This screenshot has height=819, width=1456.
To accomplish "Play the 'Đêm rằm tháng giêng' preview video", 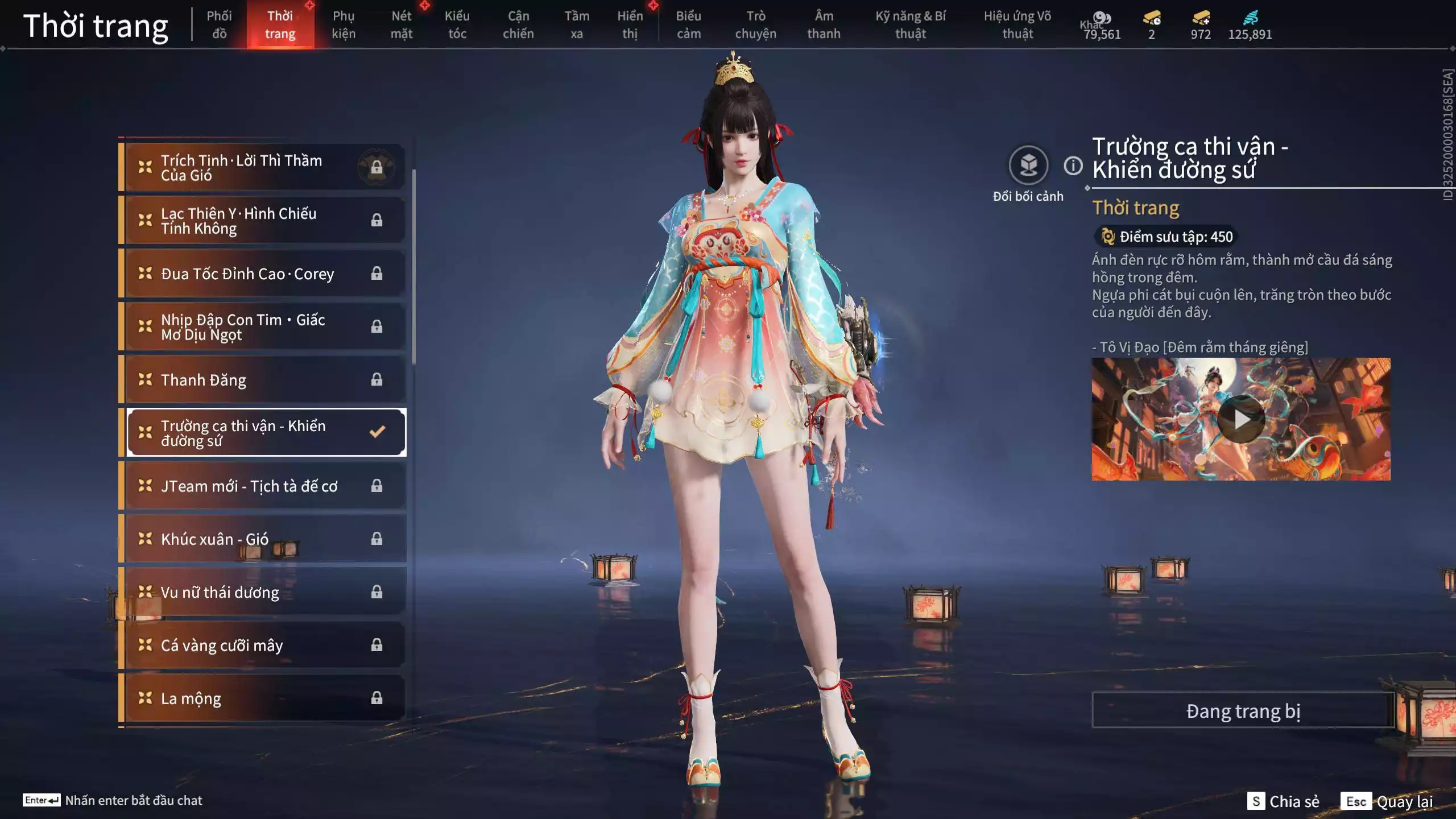I will (1242, 420).
